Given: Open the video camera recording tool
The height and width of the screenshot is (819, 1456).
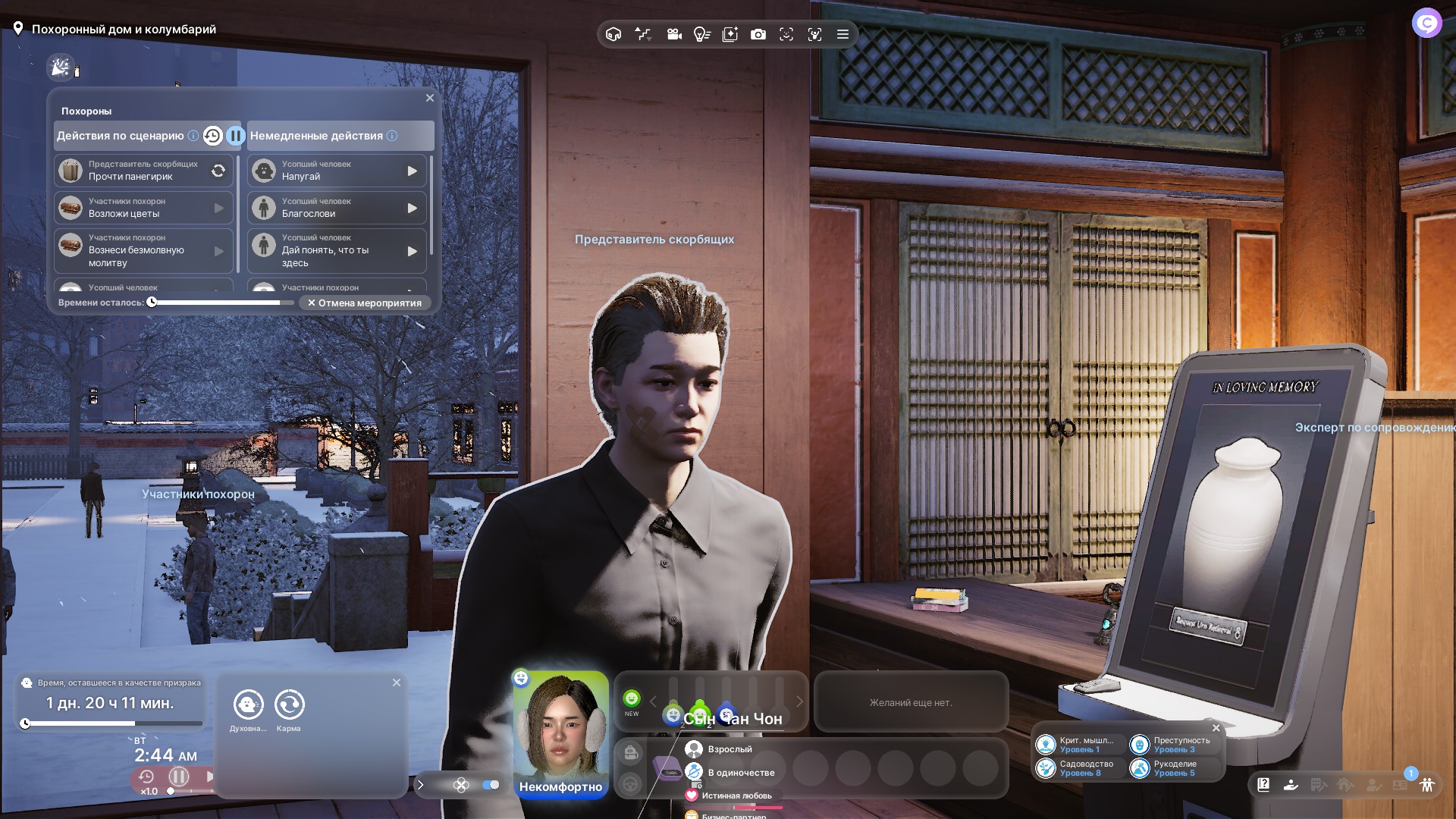Looking at the screenshot, I should pyautogui.click(x=674, y=34).
